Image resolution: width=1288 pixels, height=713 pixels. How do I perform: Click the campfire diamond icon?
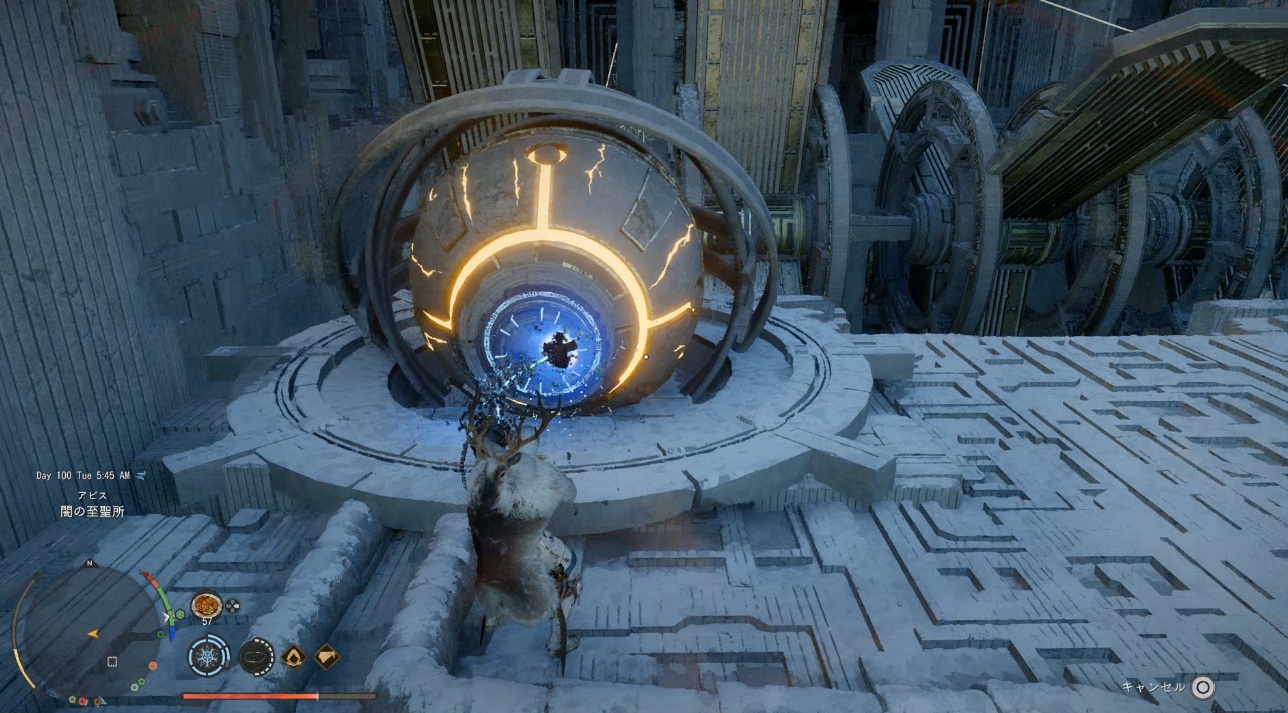pos(293,656)
